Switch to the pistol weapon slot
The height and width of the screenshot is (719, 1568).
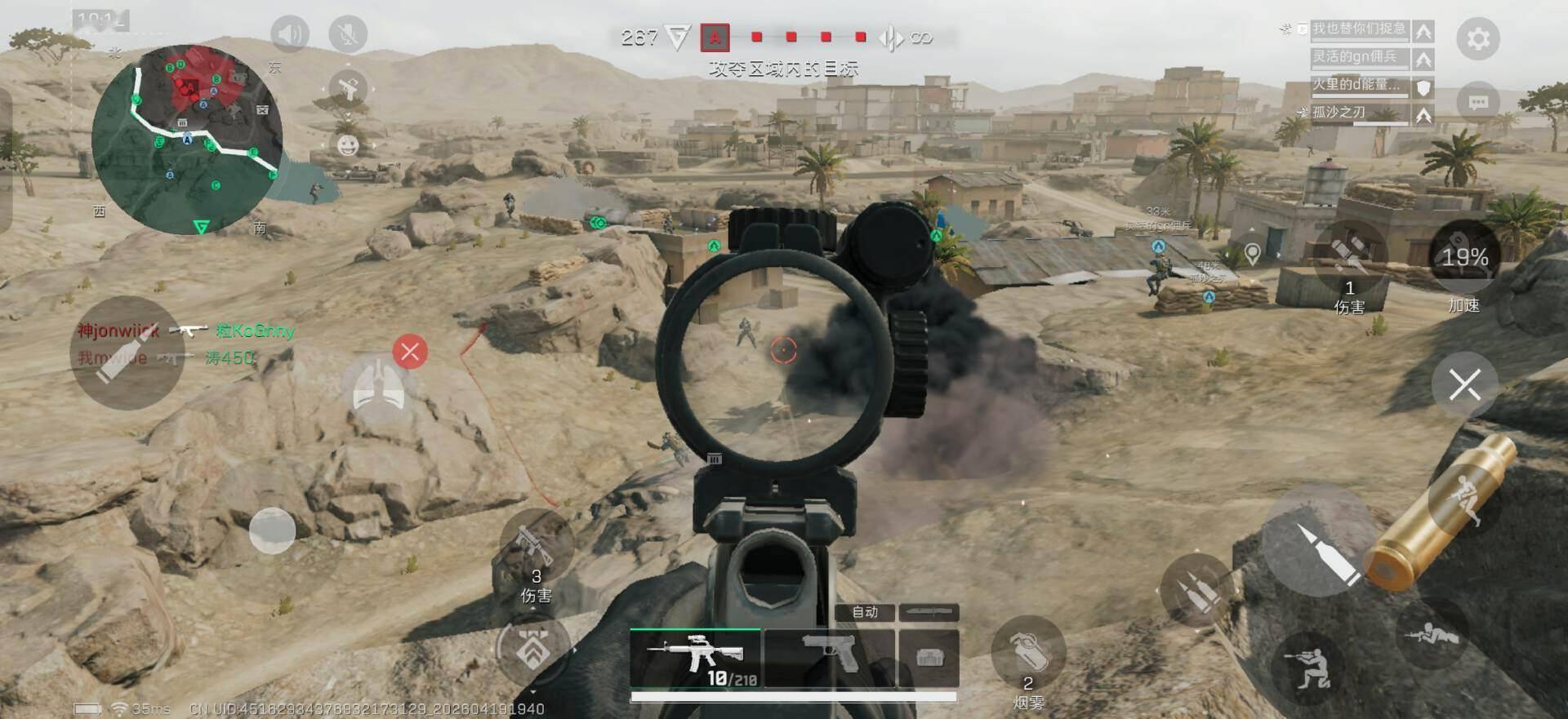click(x=829, y=657)
